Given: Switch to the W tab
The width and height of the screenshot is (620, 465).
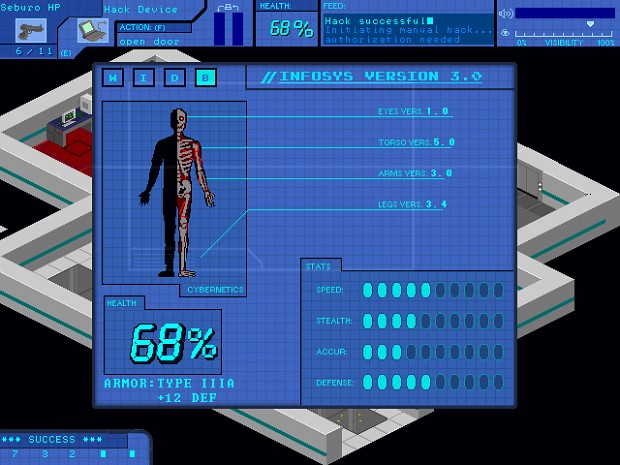Looking at the screenshot, I should coord(113,77).
